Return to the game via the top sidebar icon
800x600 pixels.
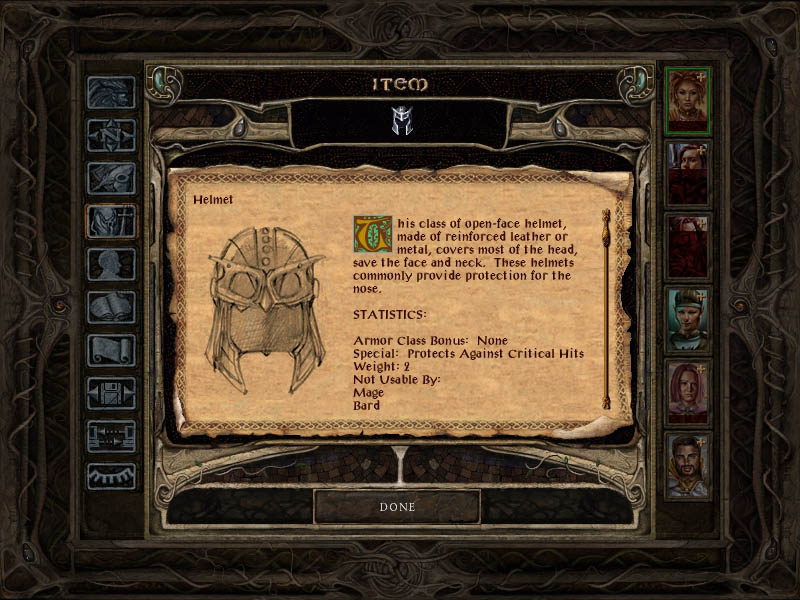110,92
